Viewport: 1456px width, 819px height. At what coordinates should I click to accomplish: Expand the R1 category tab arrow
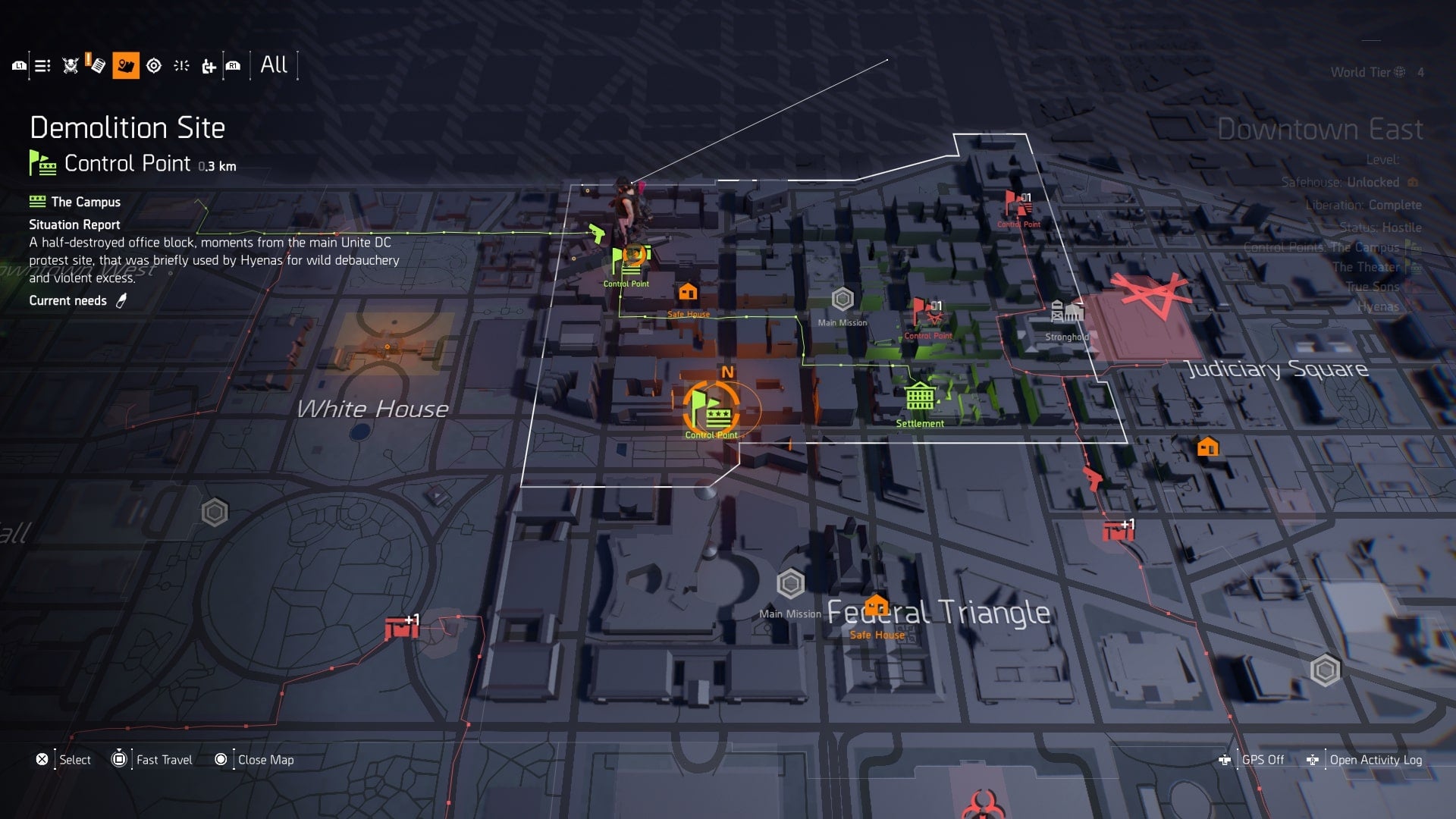[233, 66]
